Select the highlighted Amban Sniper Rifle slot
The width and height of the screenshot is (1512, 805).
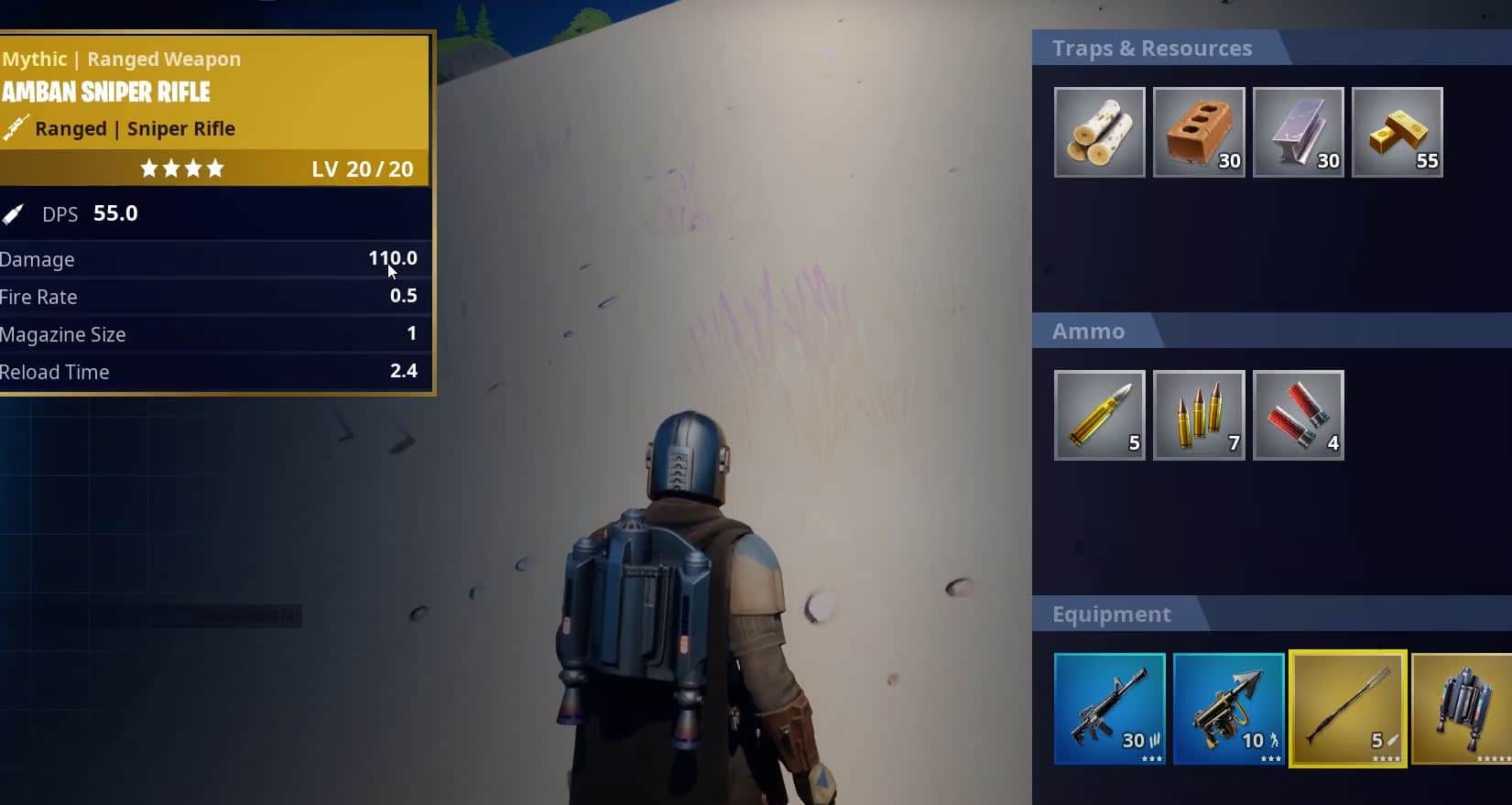tap(1347, 710)
